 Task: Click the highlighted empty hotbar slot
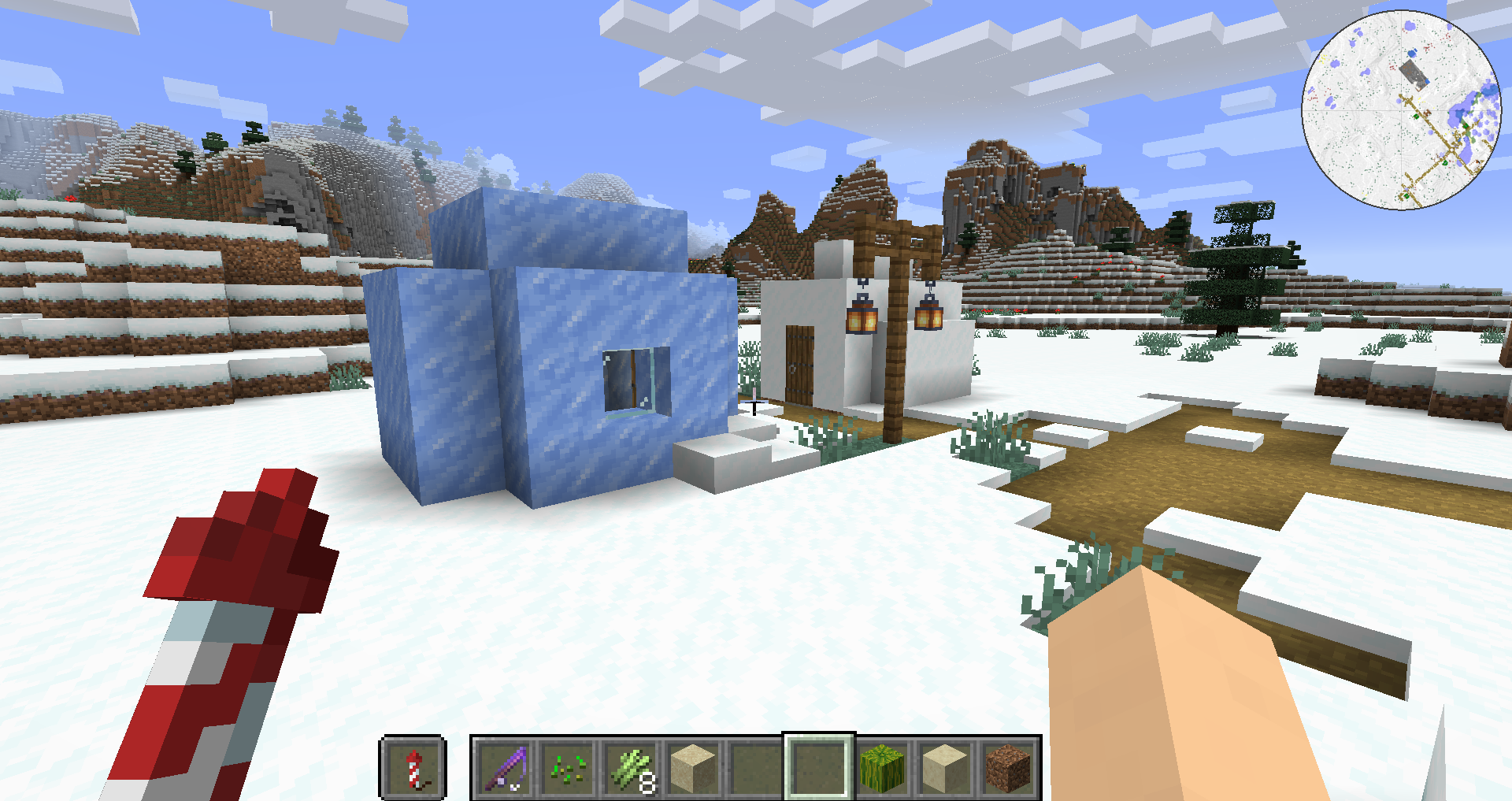click(x=819, y=768)
